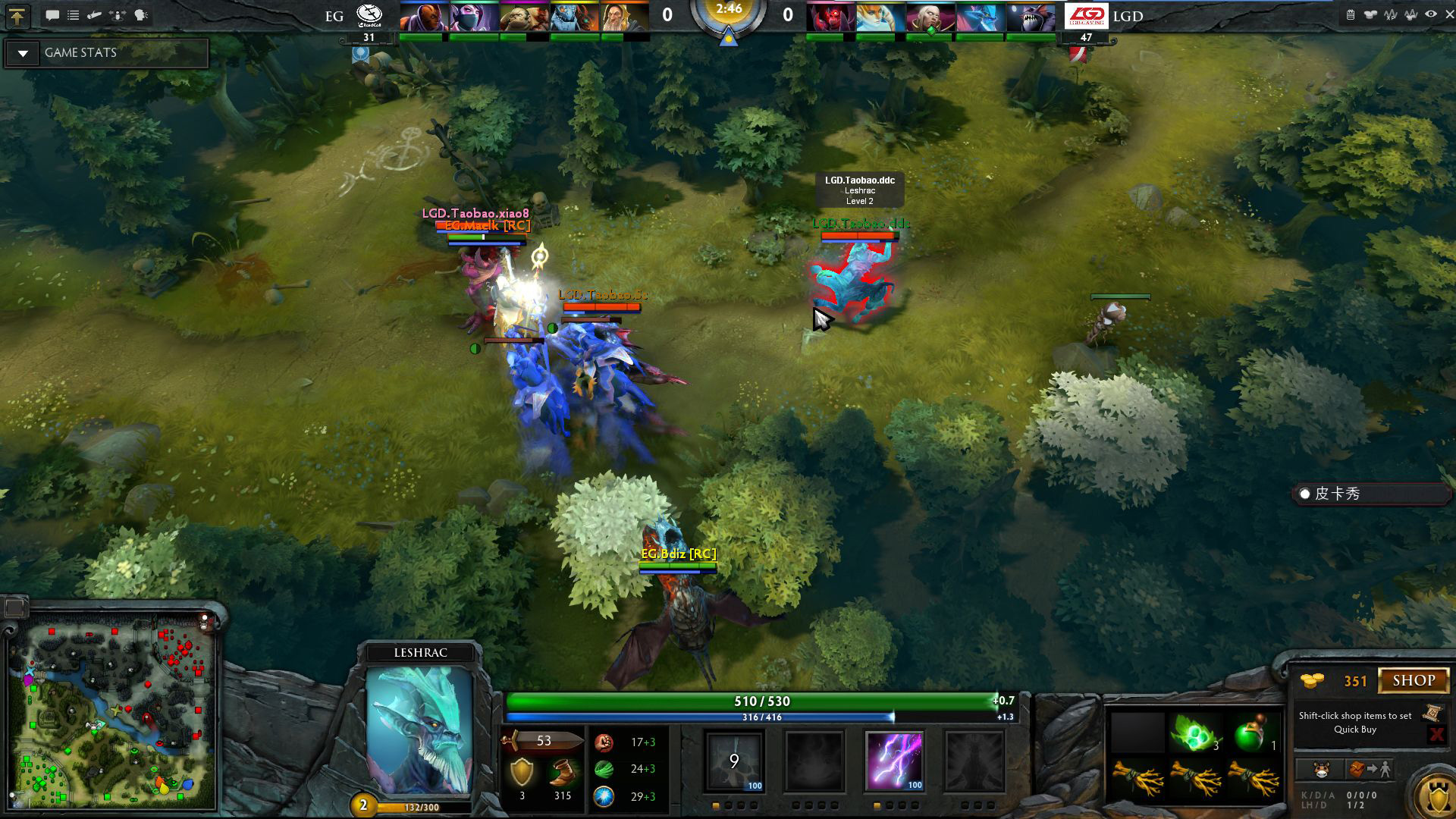The image size is (1456, 819).
Task: Clear Quick Buy with the red X
Action: point(1436,733)
